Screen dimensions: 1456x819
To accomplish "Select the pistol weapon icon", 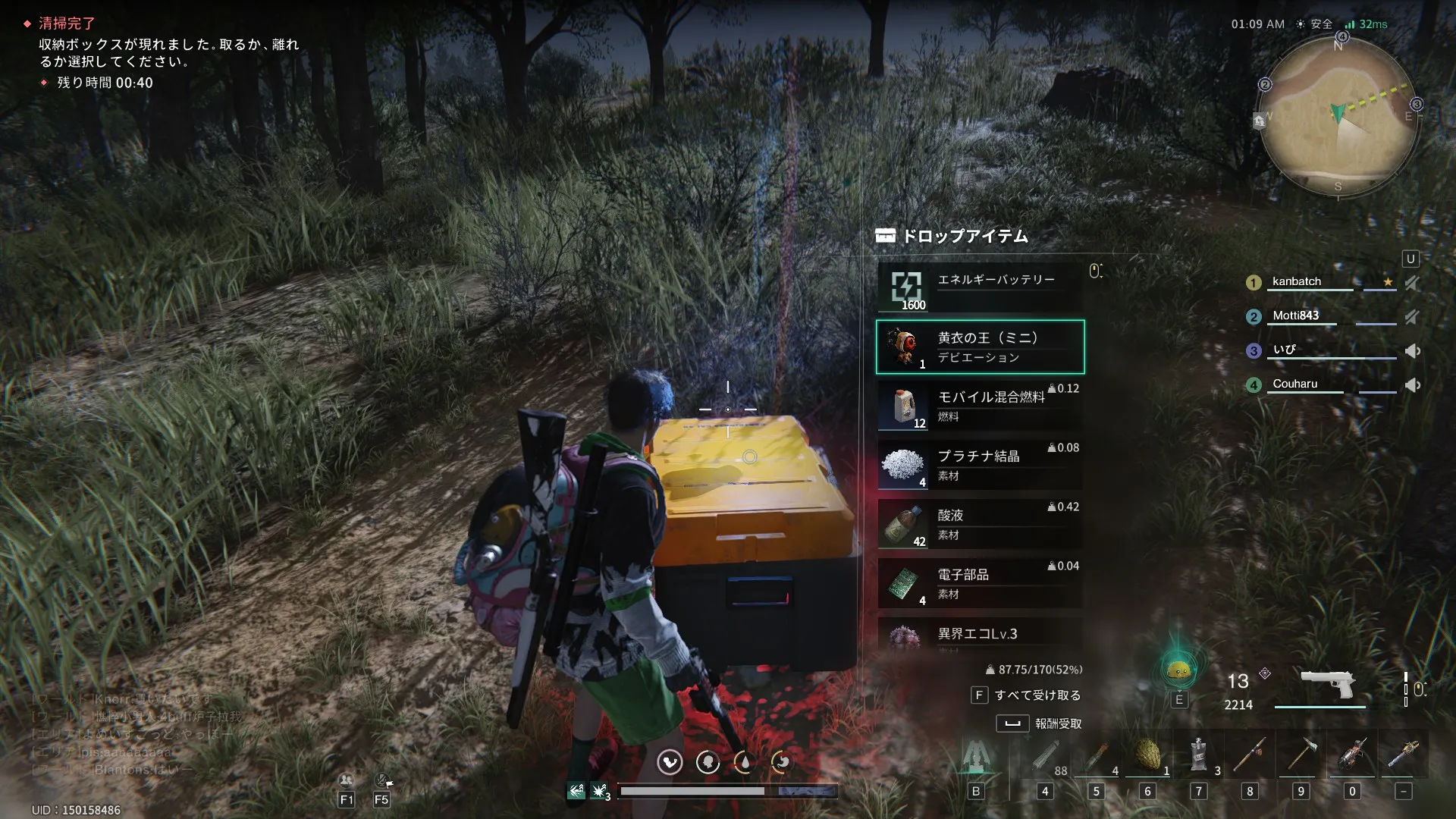I will pos(1327,685).
